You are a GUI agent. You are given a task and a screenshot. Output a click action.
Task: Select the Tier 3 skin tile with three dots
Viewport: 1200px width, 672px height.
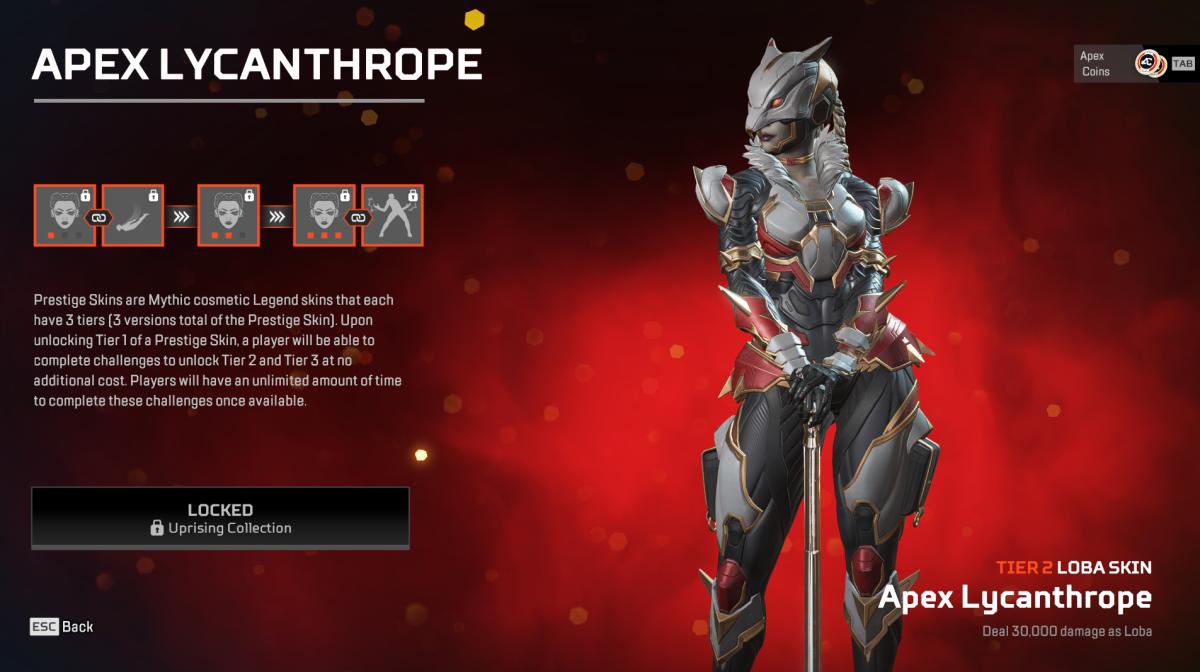click(x=324, y=215)
